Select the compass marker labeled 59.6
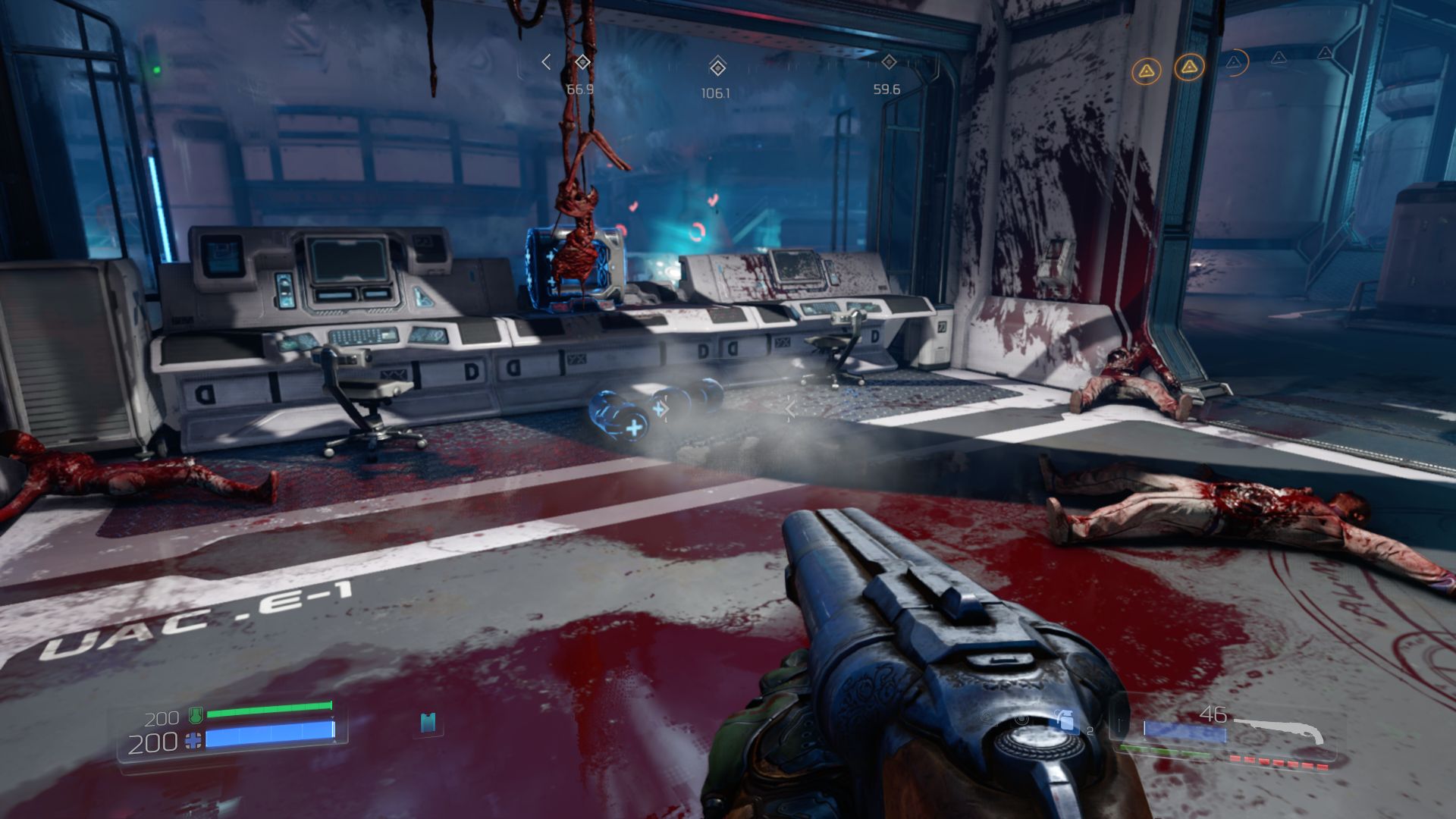This screenshot has height=819, width=1456. (889, 62)
